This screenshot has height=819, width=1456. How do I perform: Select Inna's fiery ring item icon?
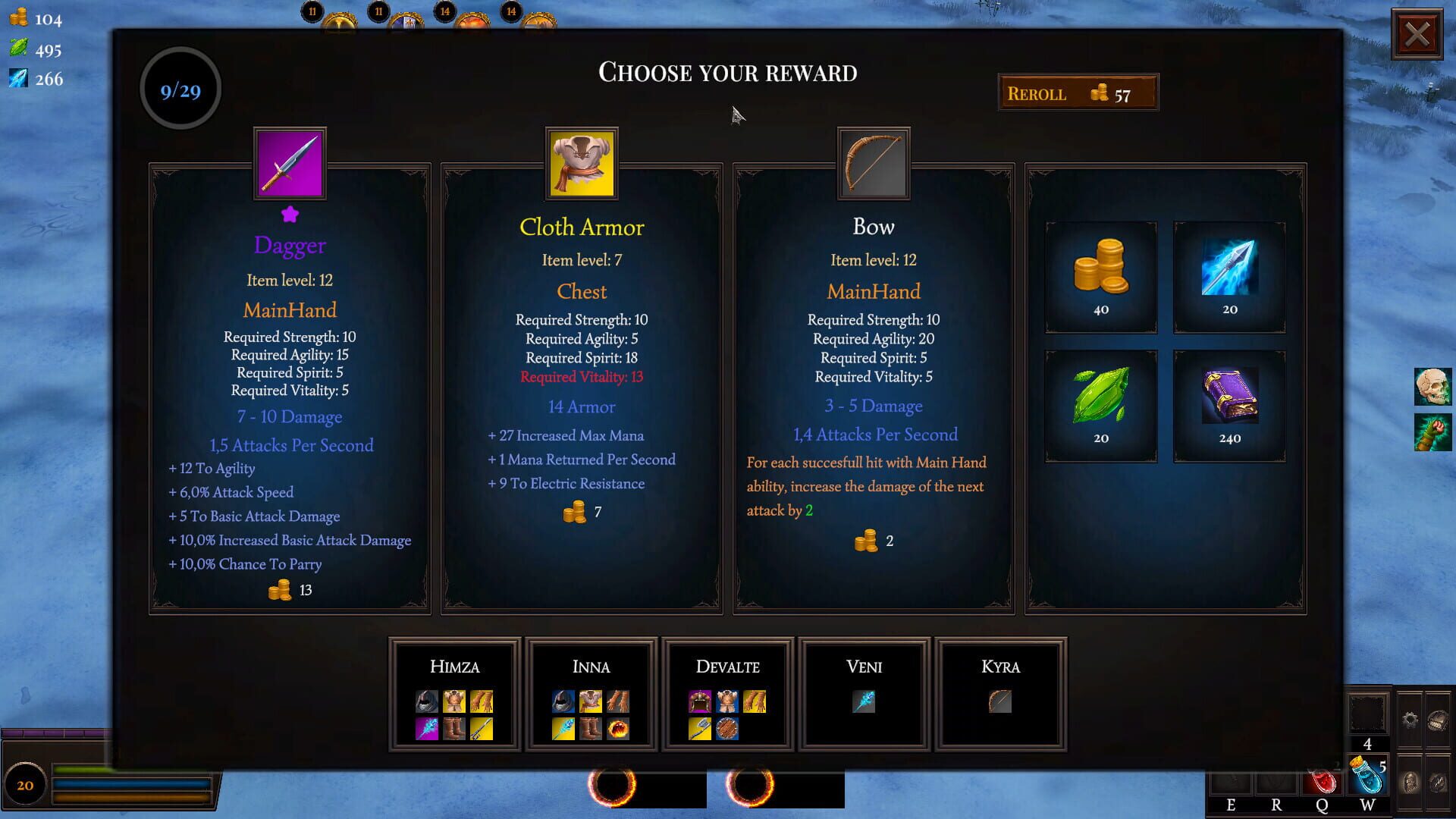tap(618, 730)
